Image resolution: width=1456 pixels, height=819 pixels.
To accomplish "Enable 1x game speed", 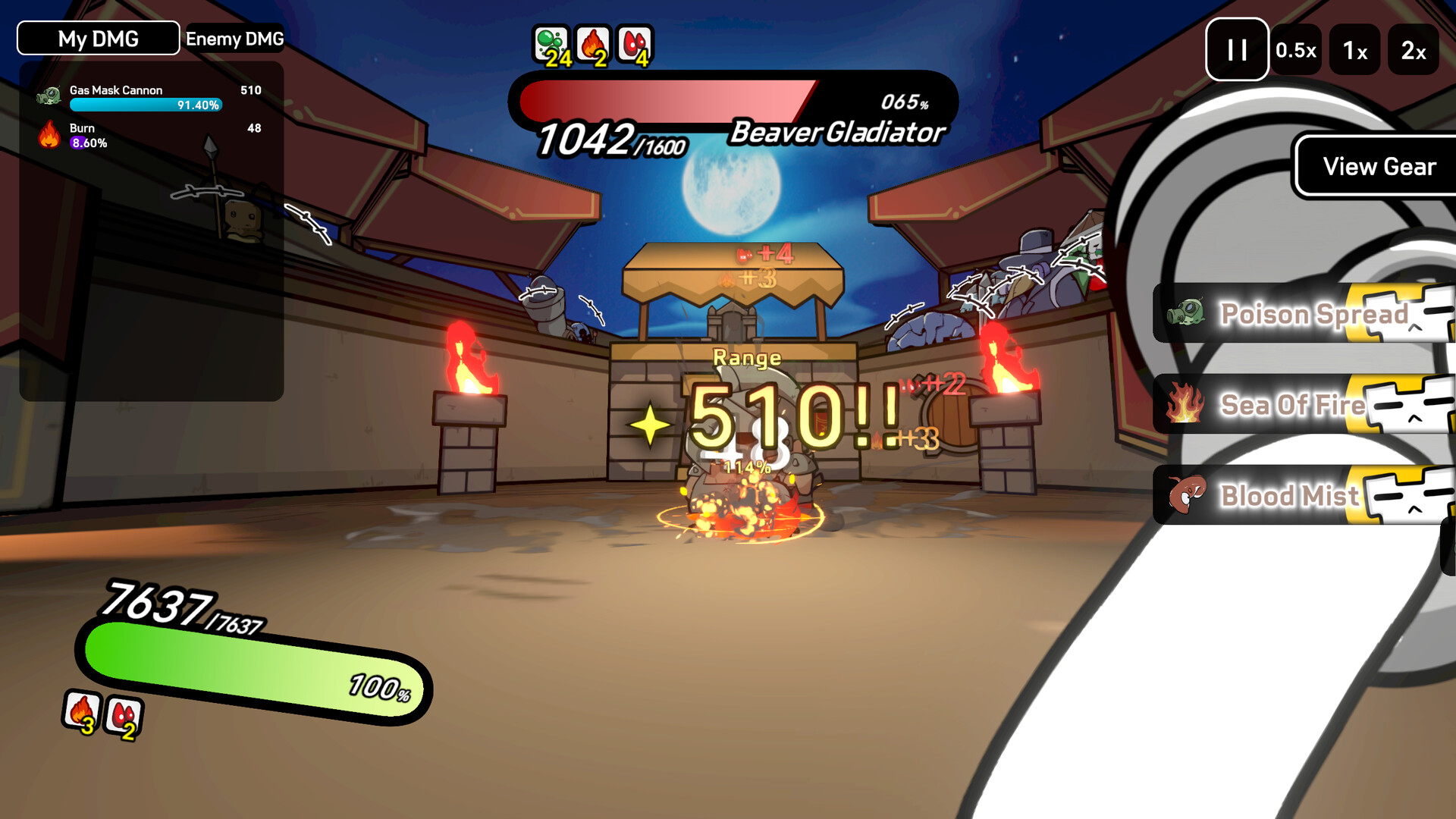I will [1355, 50].
